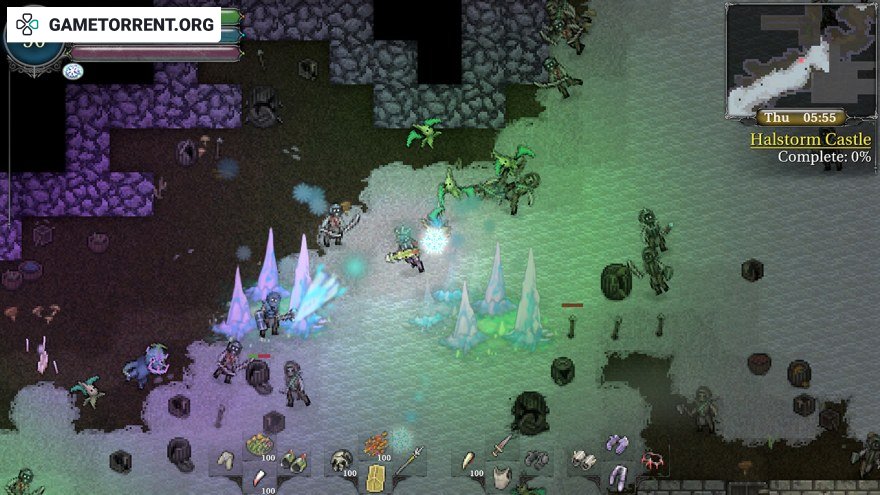The image size is (880, 495).
Task: Select the dark gauntlets hotbar slot
Action: coord(536,460)
